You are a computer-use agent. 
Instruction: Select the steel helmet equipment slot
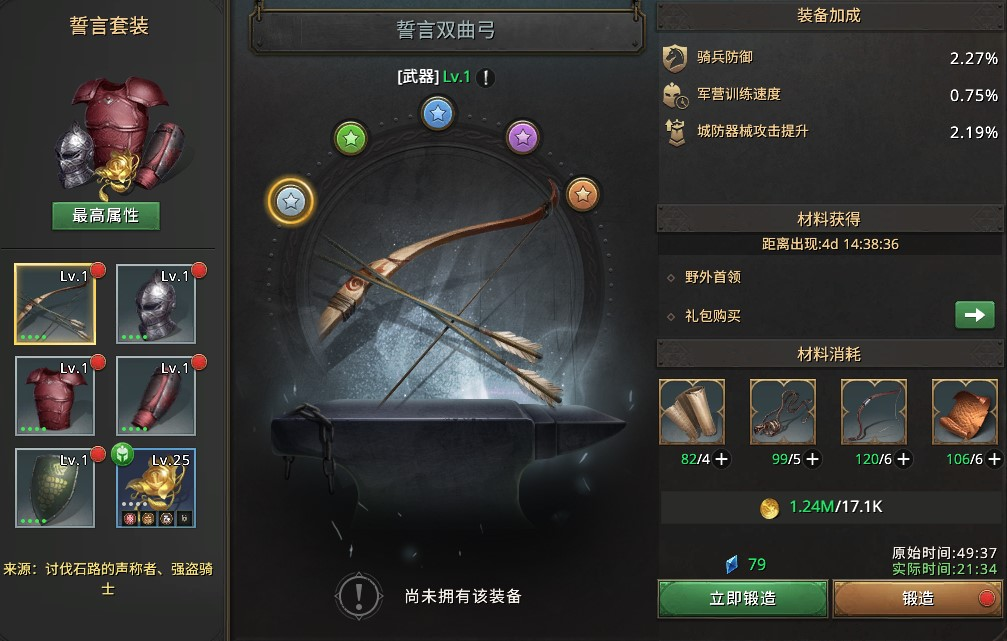click(156, 304)
